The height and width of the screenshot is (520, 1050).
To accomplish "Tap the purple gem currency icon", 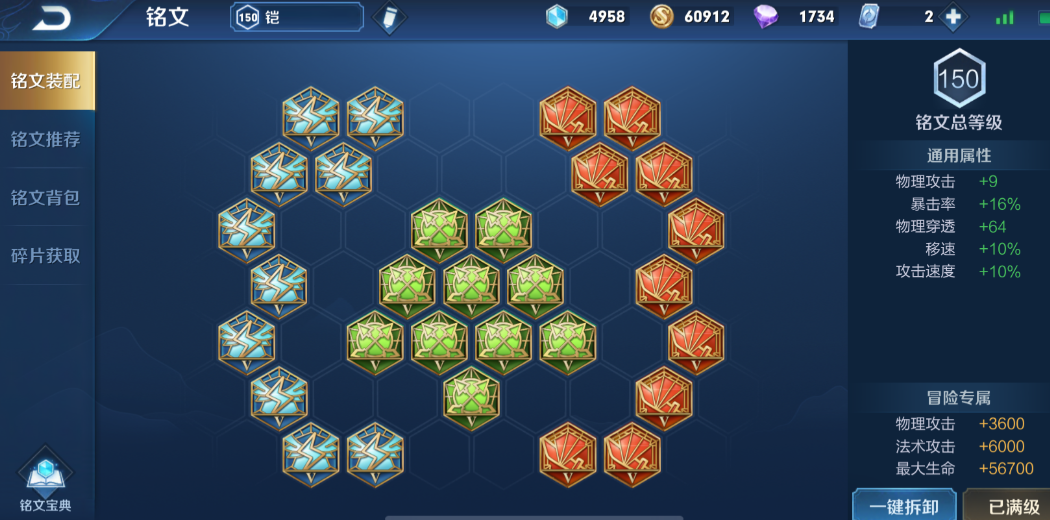I will pos(766,17).
